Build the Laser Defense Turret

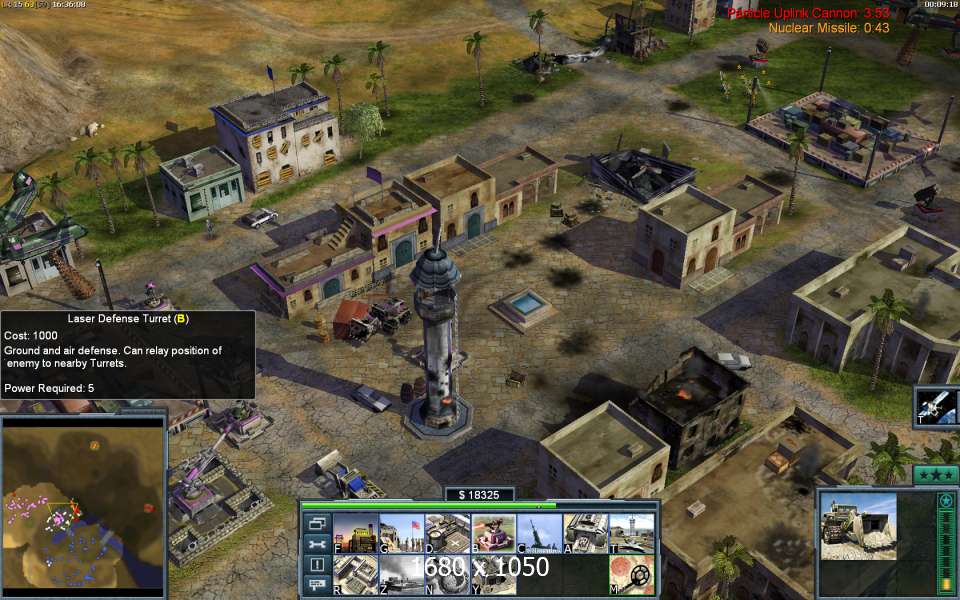coord(491,534)
